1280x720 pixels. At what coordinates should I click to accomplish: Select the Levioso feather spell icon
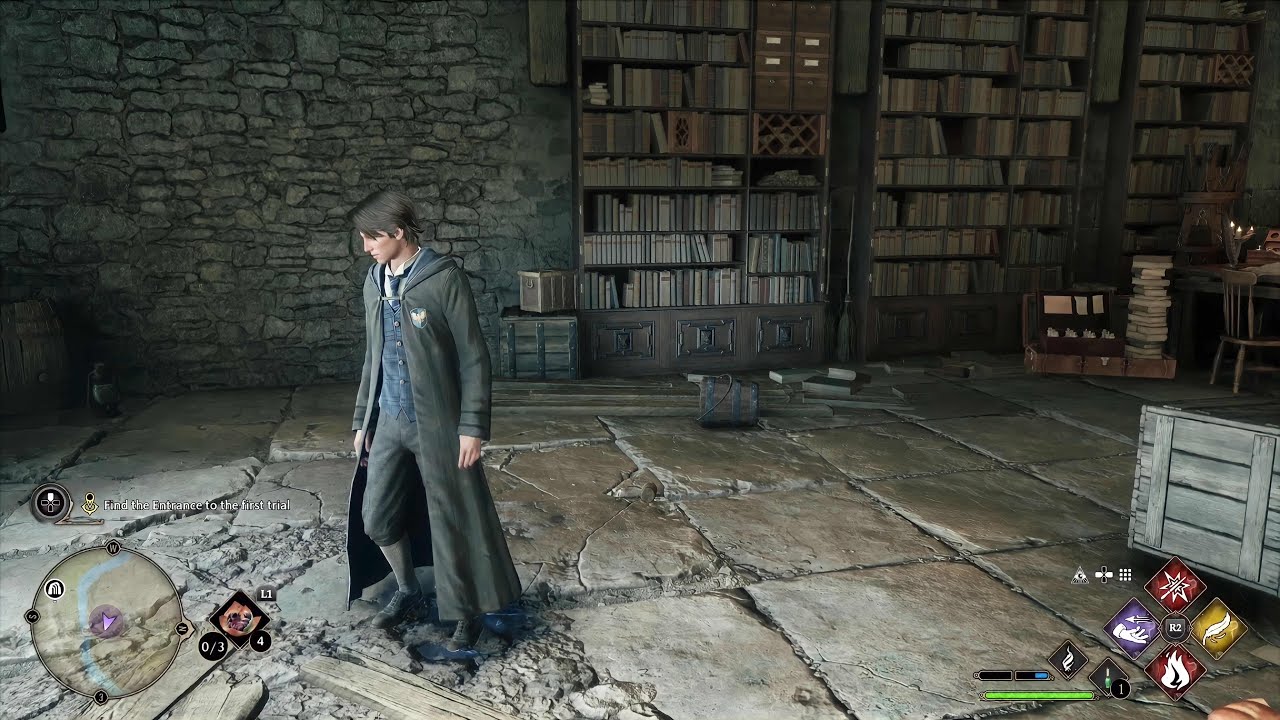point(1216,626)
